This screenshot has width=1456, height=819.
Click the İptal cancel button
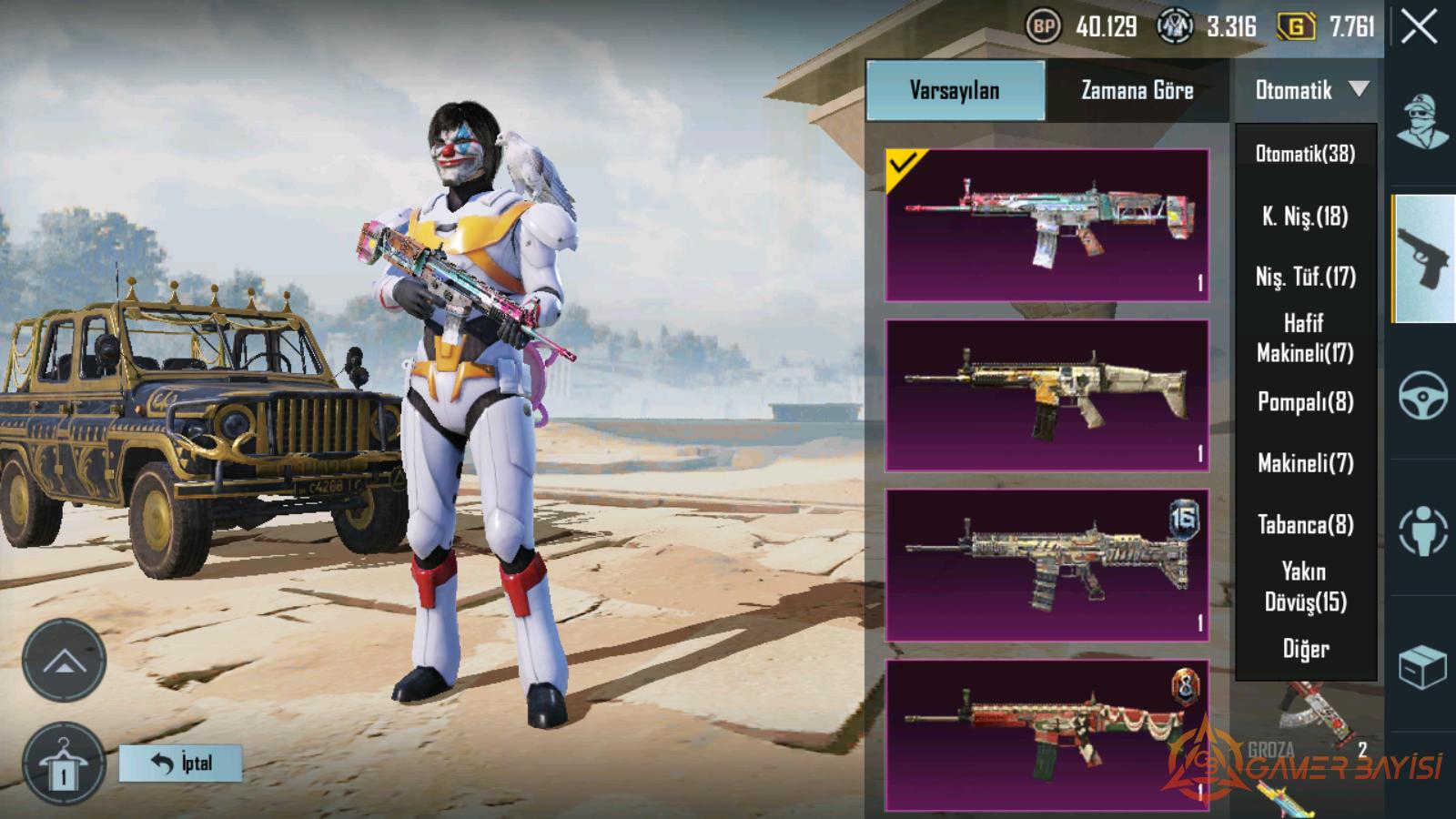click(181, 763)
